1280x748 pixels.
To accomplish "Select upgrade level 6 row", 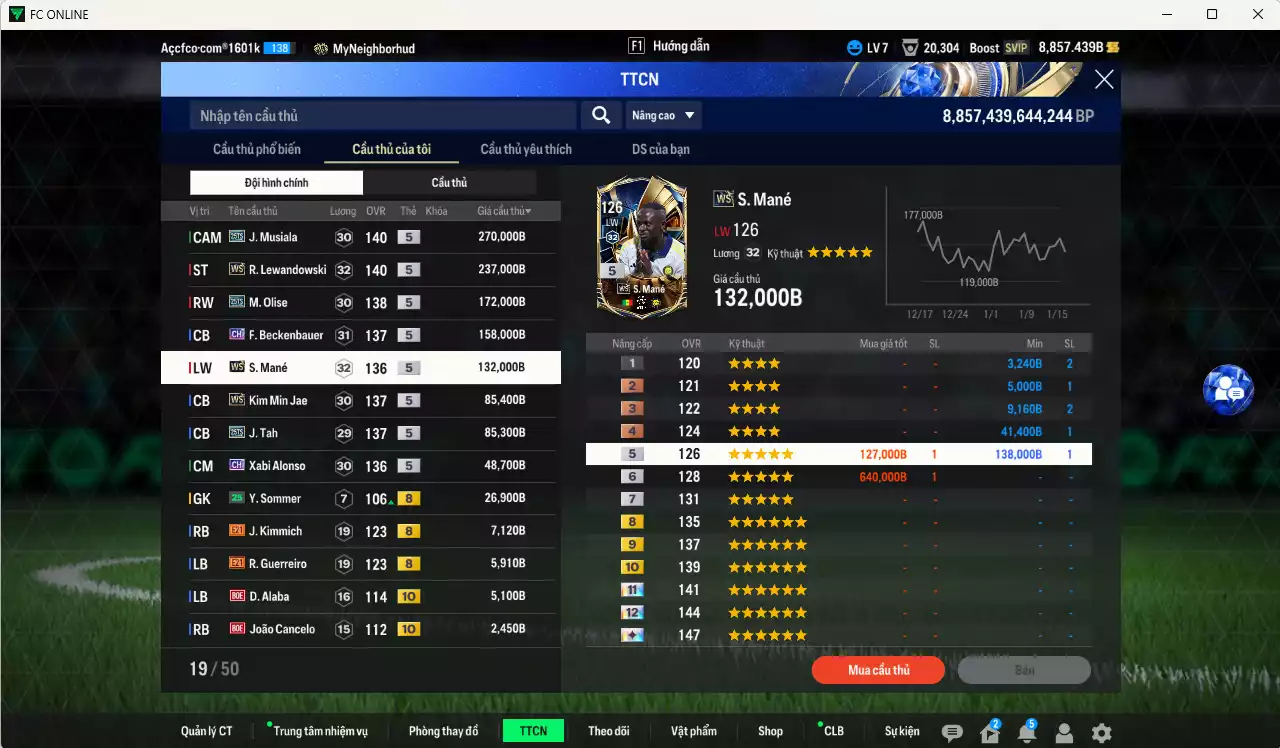I will (838, 477).
